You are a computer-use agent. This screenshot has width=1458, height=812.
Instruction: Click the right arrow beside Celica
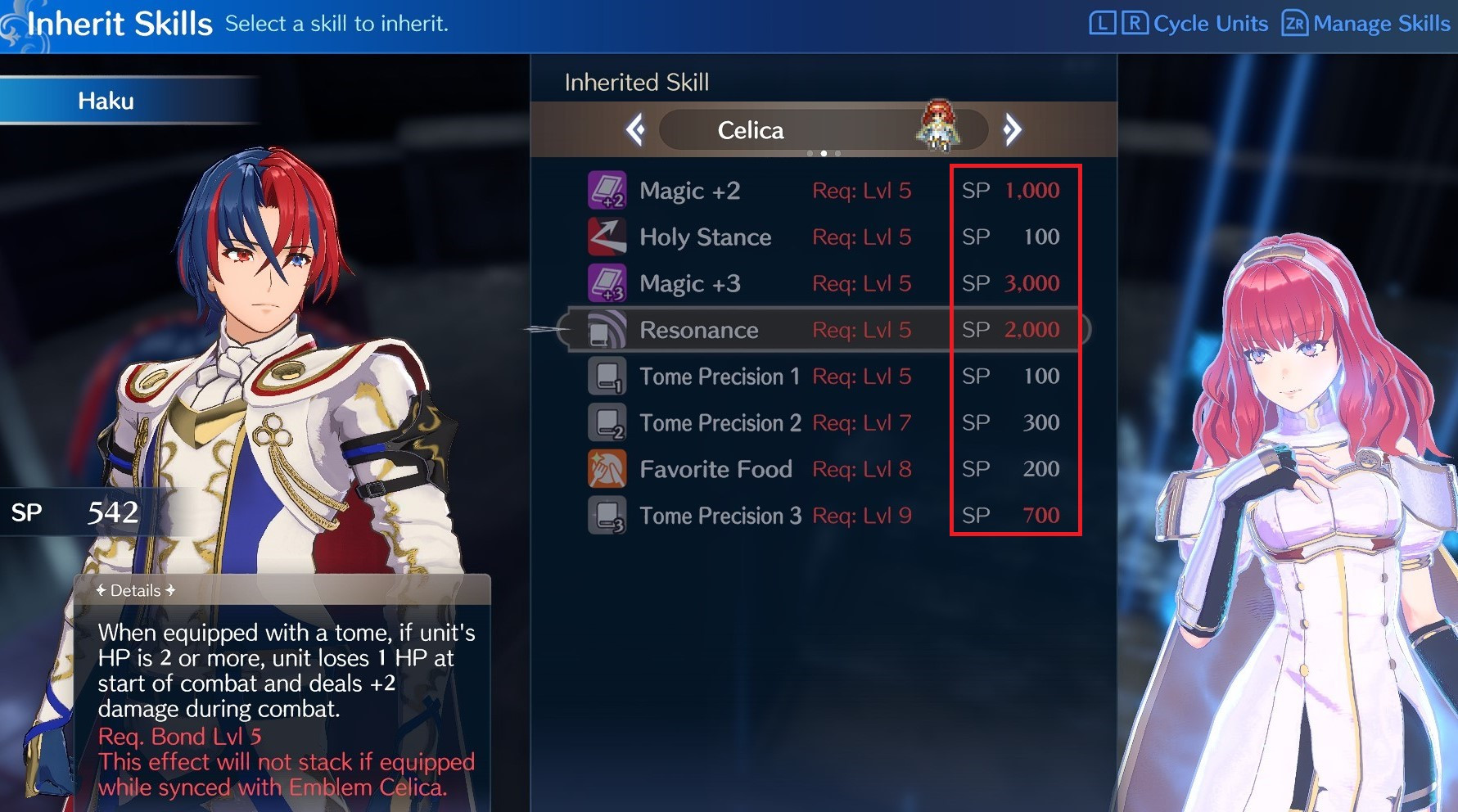pos(1014,129)
